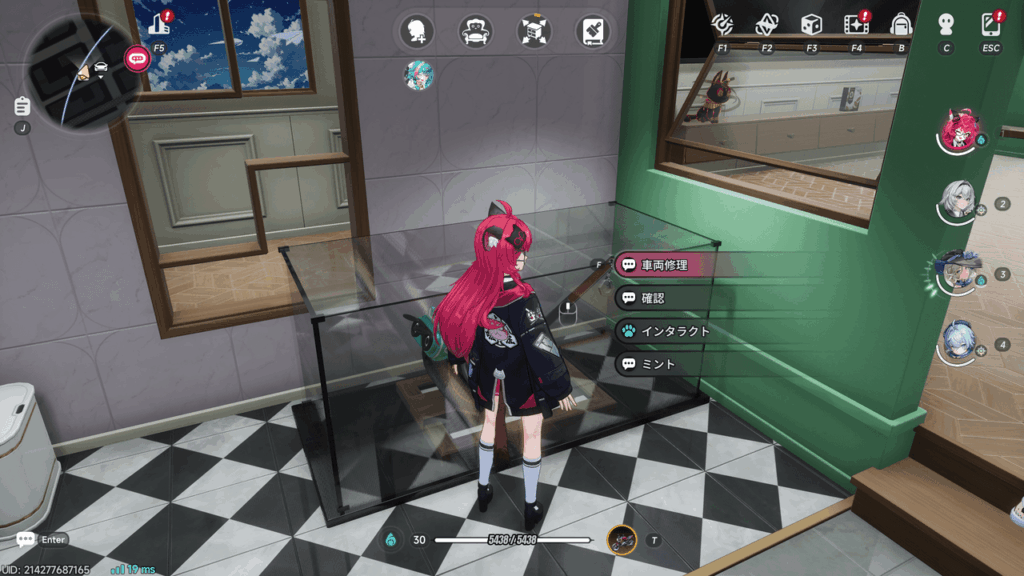The width and height of the screenshot is (1024, 576).
Task: Open the film strip sparkle icon
Action: pos(856,23)
